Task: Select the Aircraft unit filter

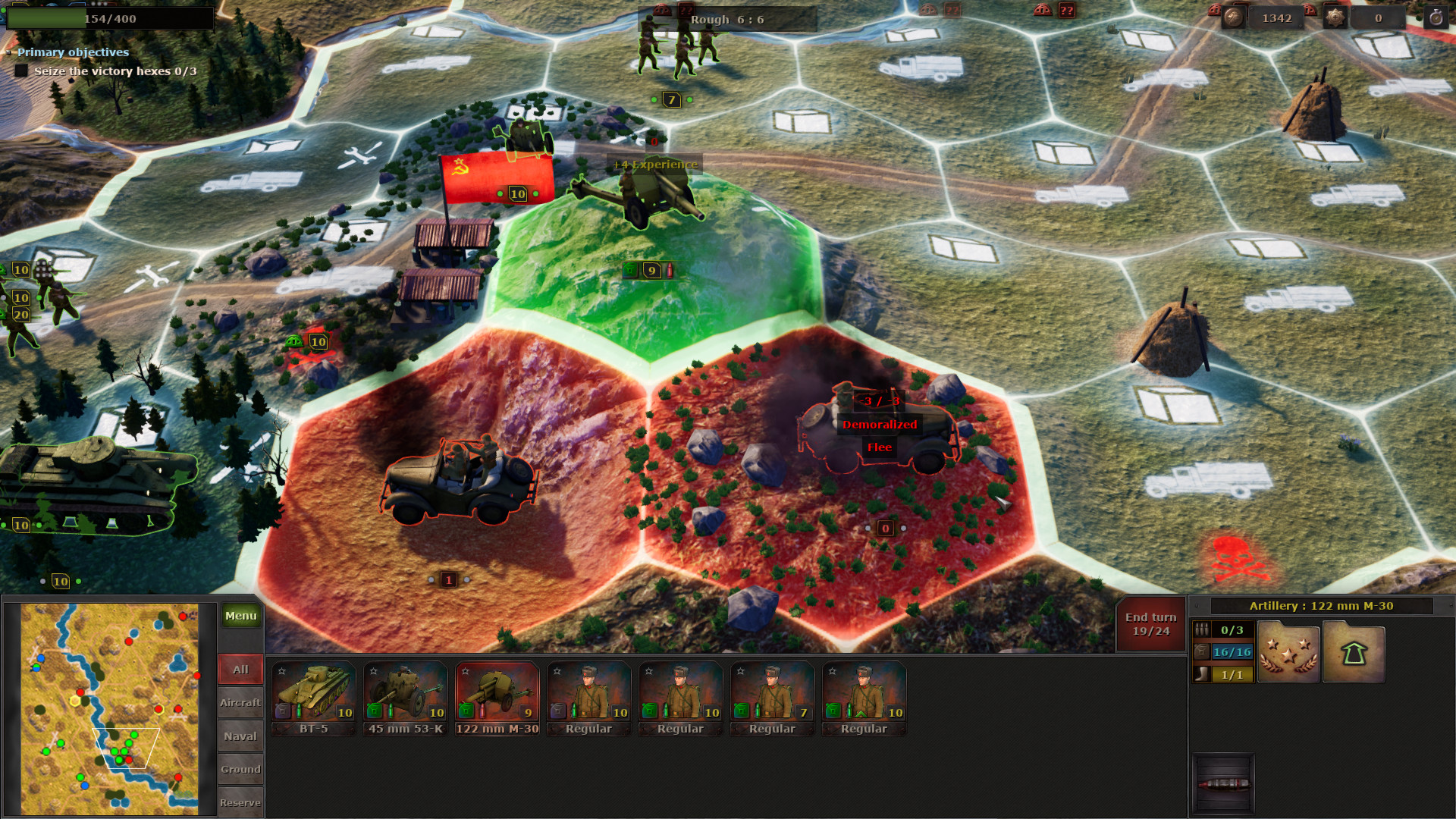Action: point(240,702)
